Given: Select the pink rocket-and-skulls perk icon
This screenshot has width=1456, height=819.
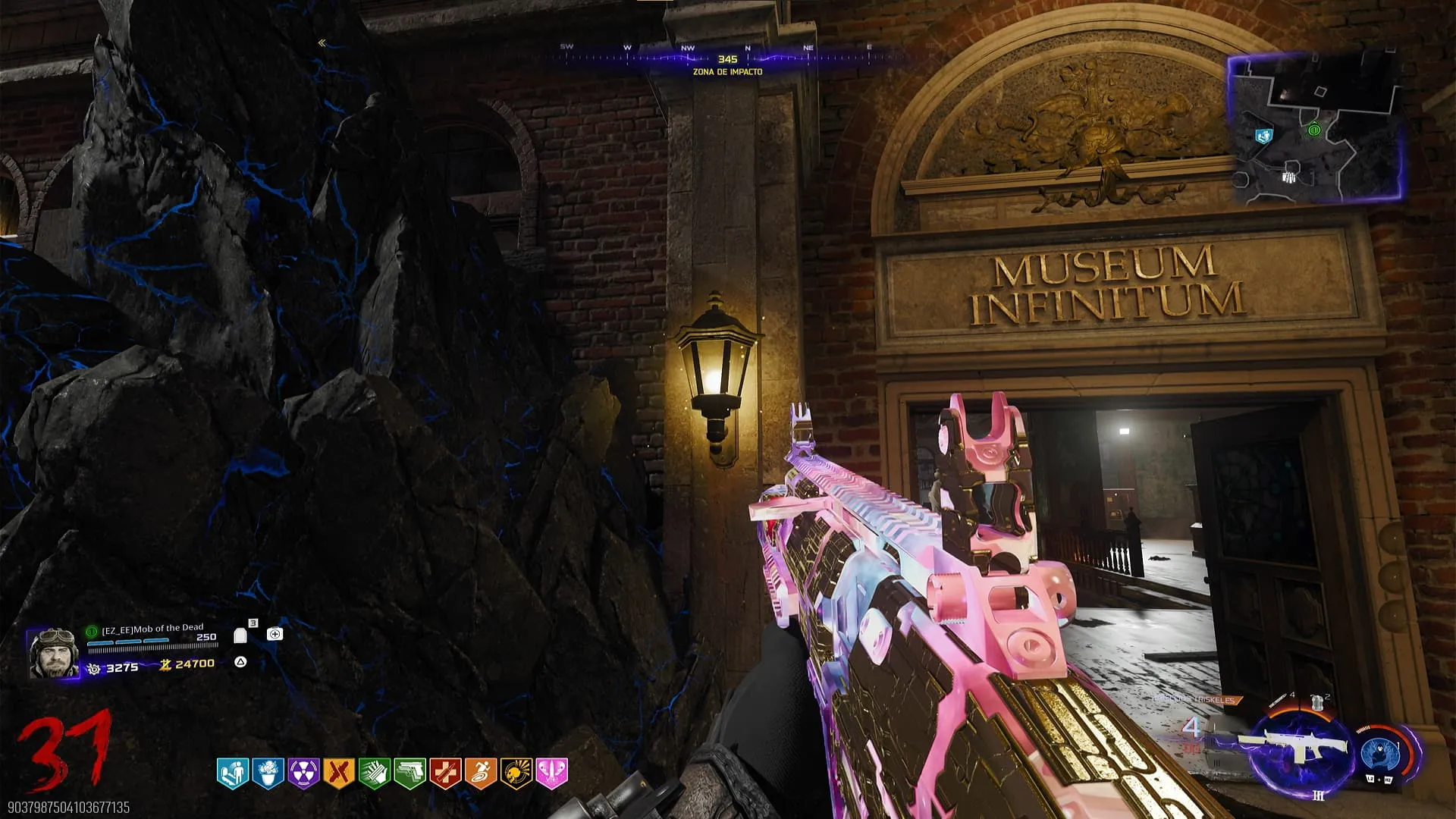Looking at the screenshot, I should [551, 773].
